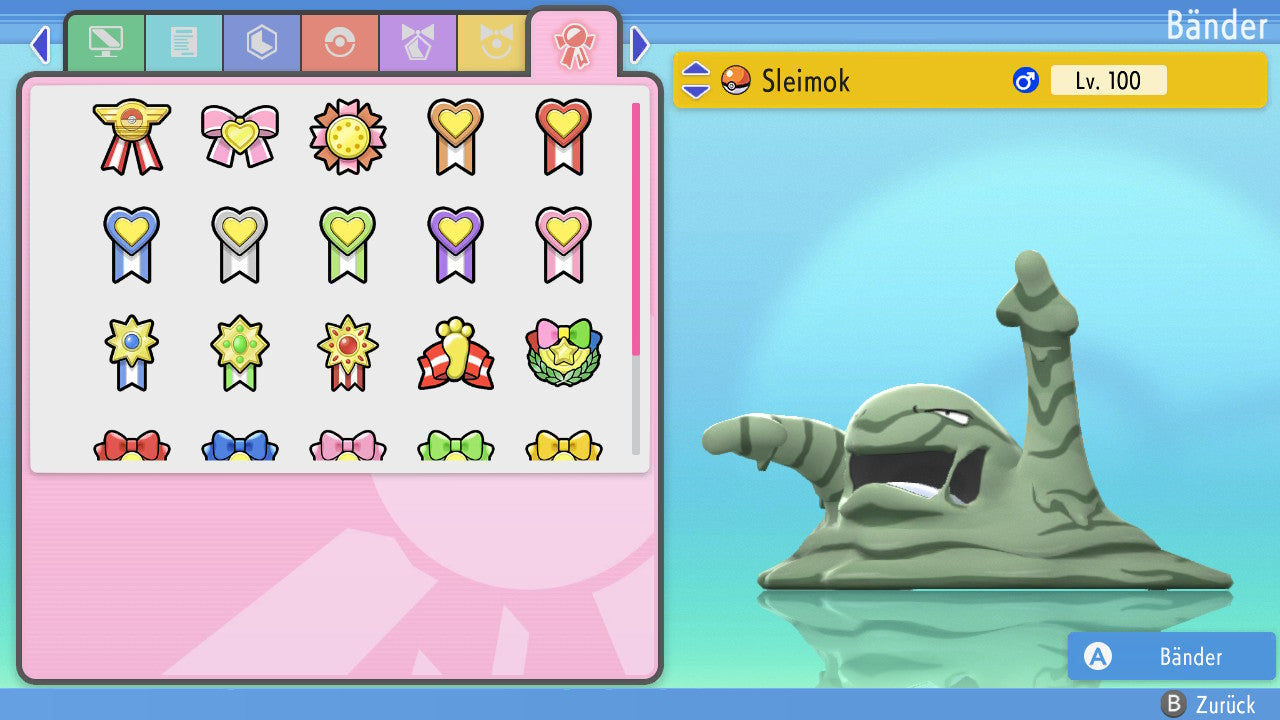This screenshot has height=720, width=1280.
Task: Switch Pokémon using the up-down arrows by Sleimok
Action: click(x=695, y=80)
